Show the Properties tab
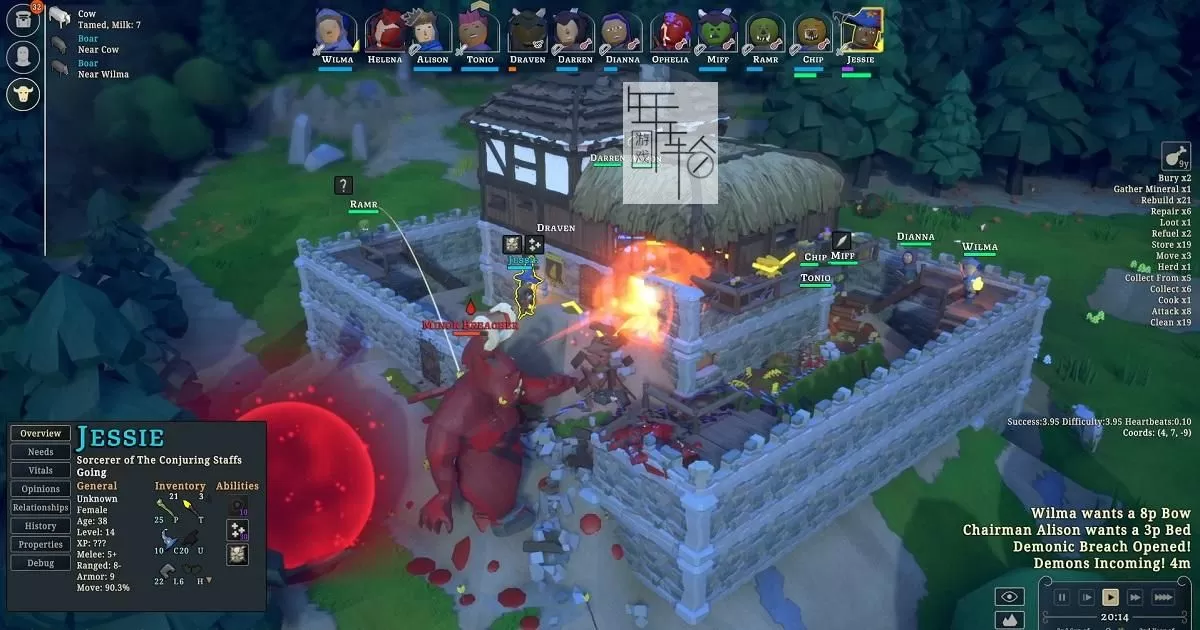Screen dimensions: 1200x630 tap(40, 544)
